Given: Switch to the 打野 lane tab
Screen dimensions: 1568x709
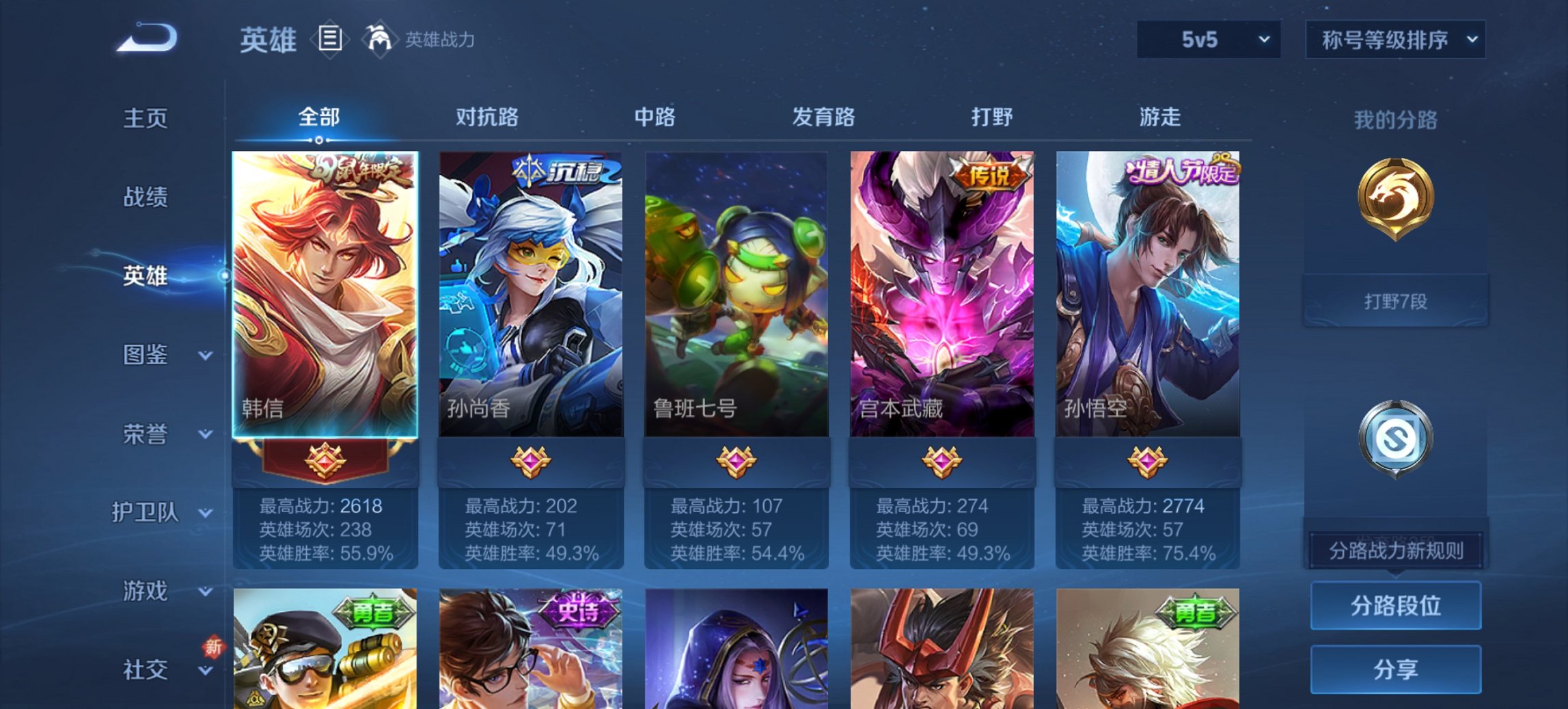Looking at the screenshot, I should [x=992, y=118].
